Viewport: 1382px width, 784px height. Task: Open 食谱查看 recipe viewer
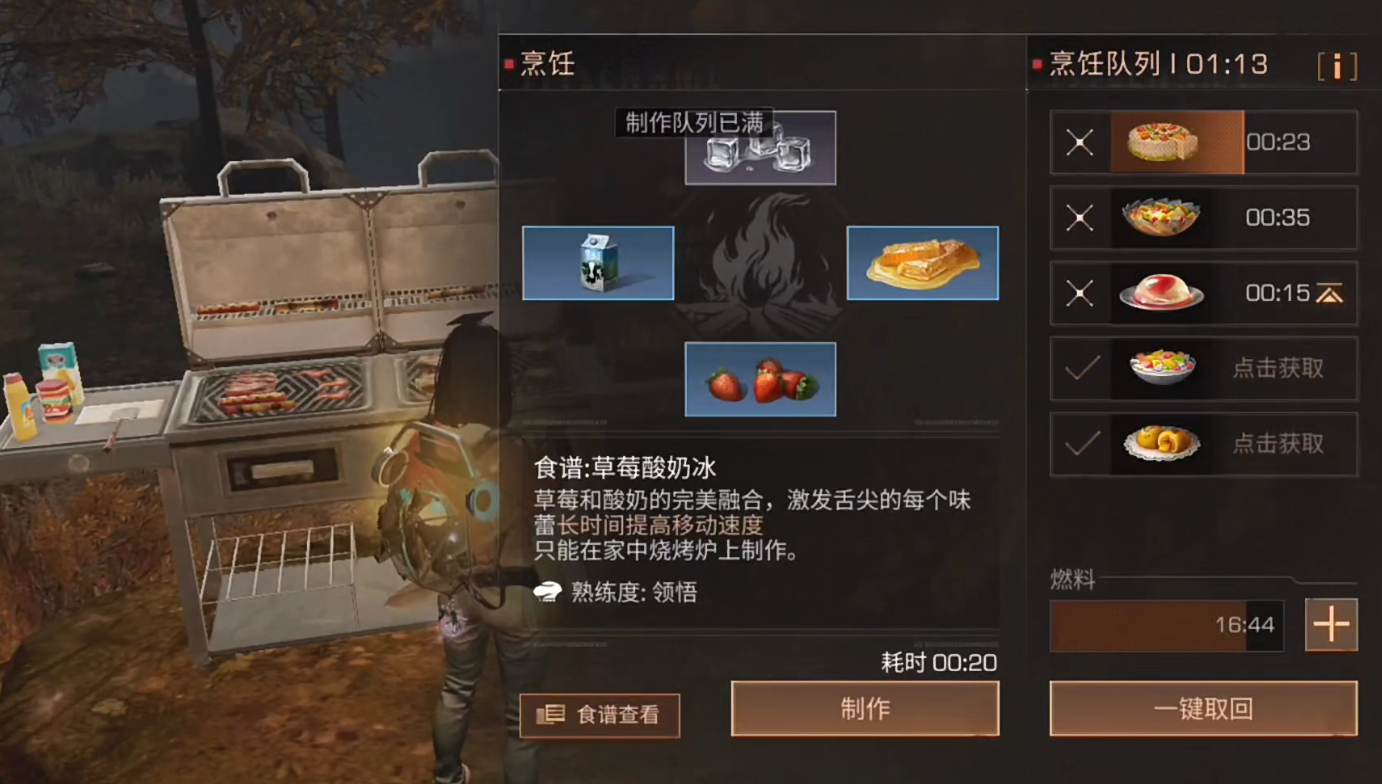(x=599, y=715)
